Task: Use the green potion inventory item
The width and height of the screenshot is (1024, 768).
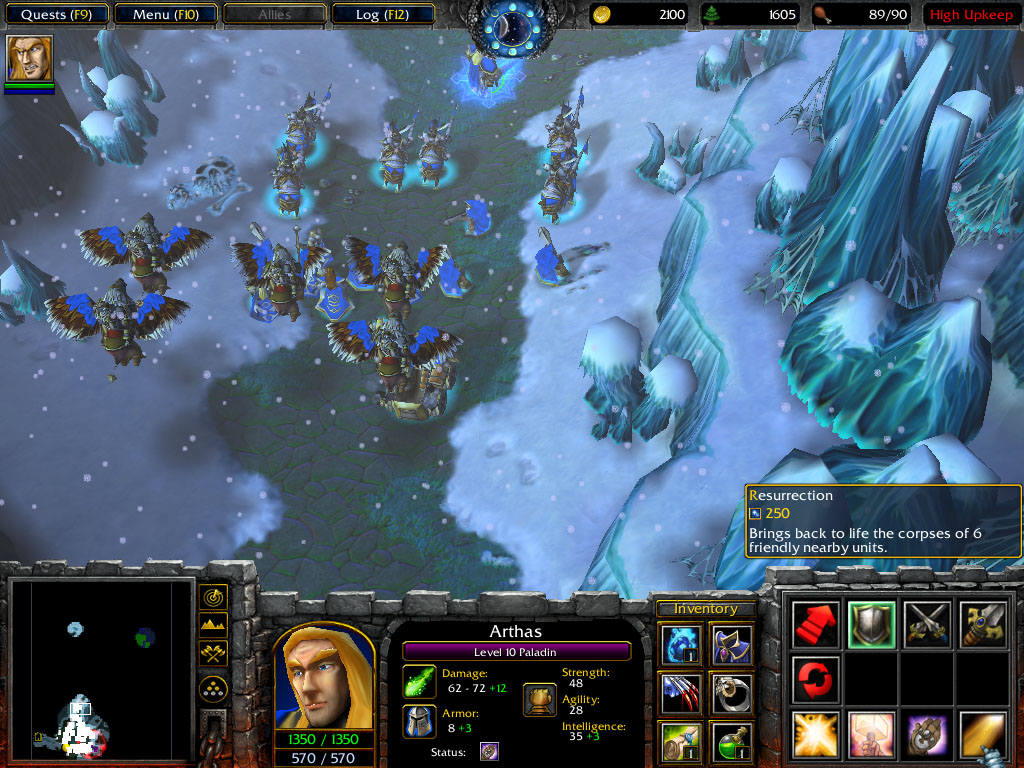Action: pos(732,741)
